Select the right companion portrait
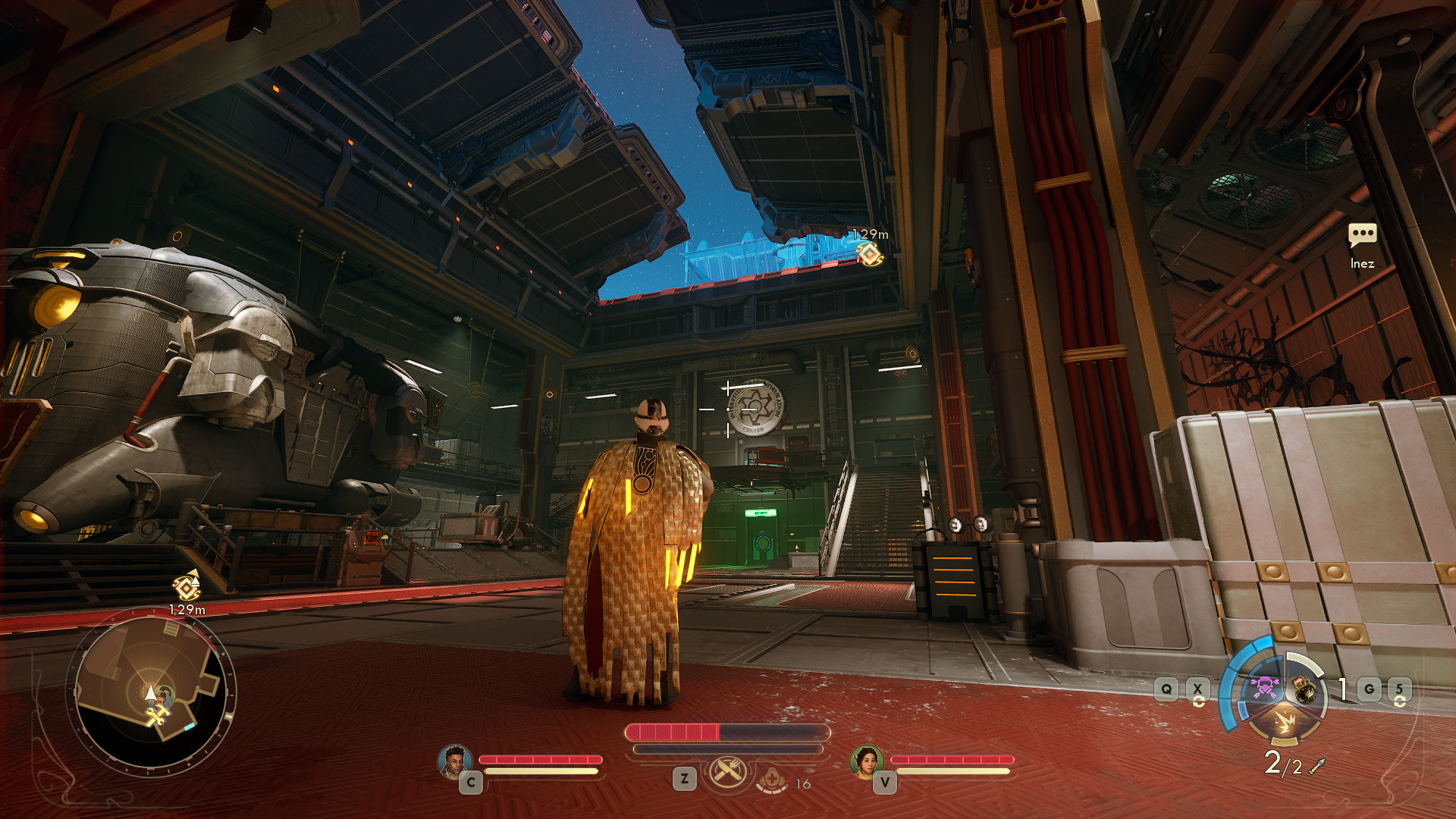Screen dimensions: 1456x819 866,761
